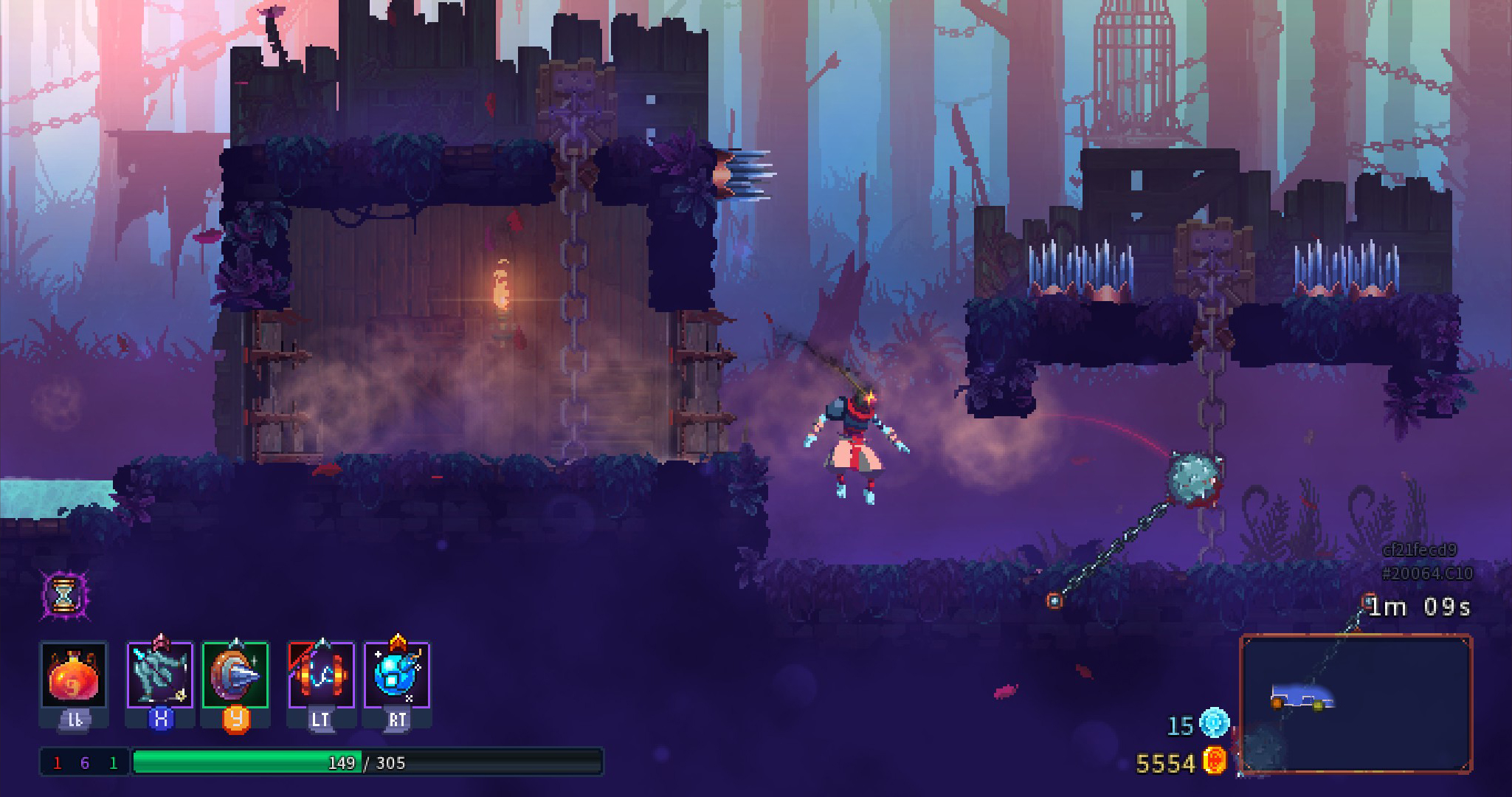The height and width of the screenshot is (797, 1512).
Task: Select the spiked shield slot
Action: tap(235, 674)
